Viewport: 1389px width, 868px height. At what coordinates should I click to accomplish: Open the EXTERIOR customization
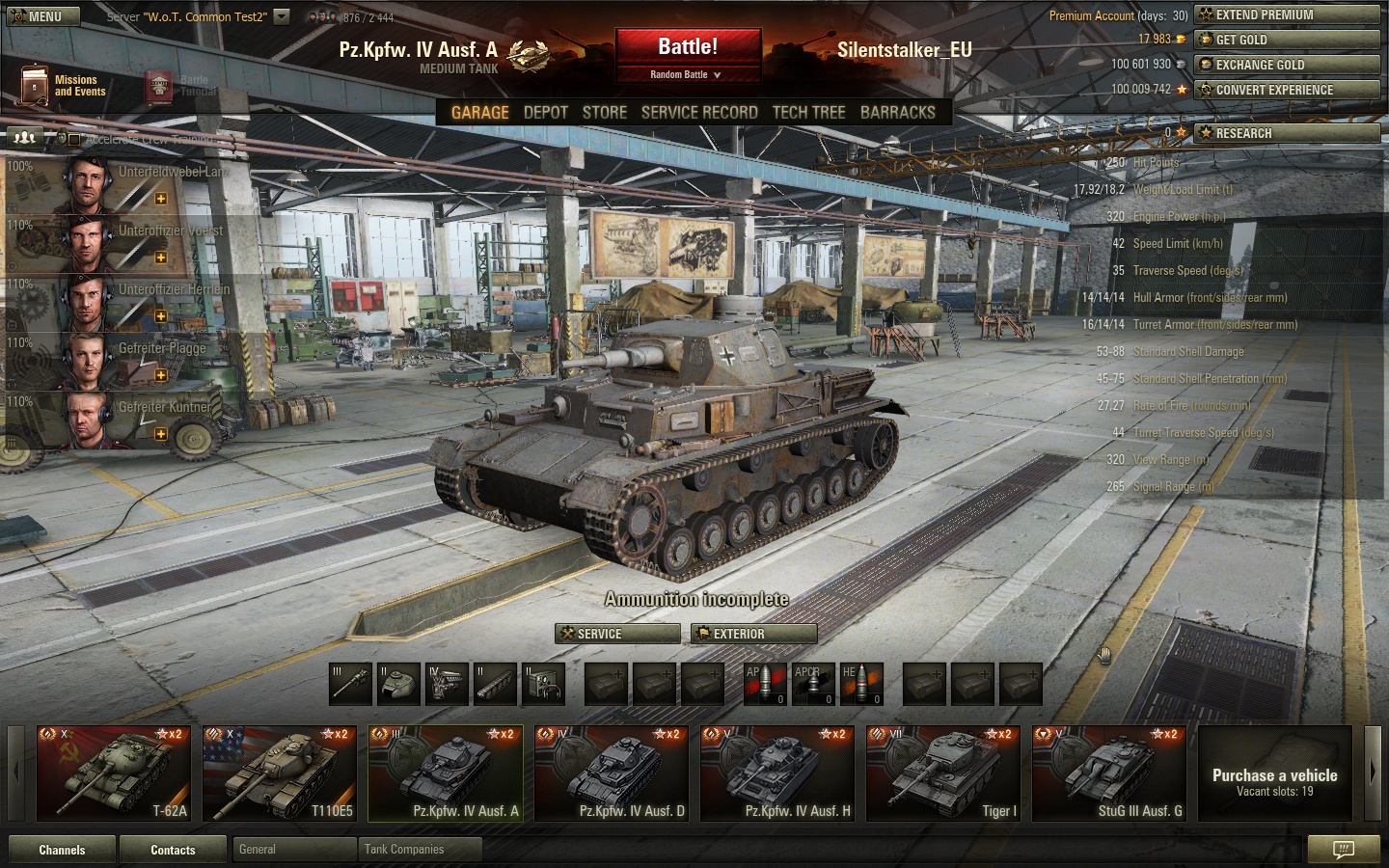(754, 634)
